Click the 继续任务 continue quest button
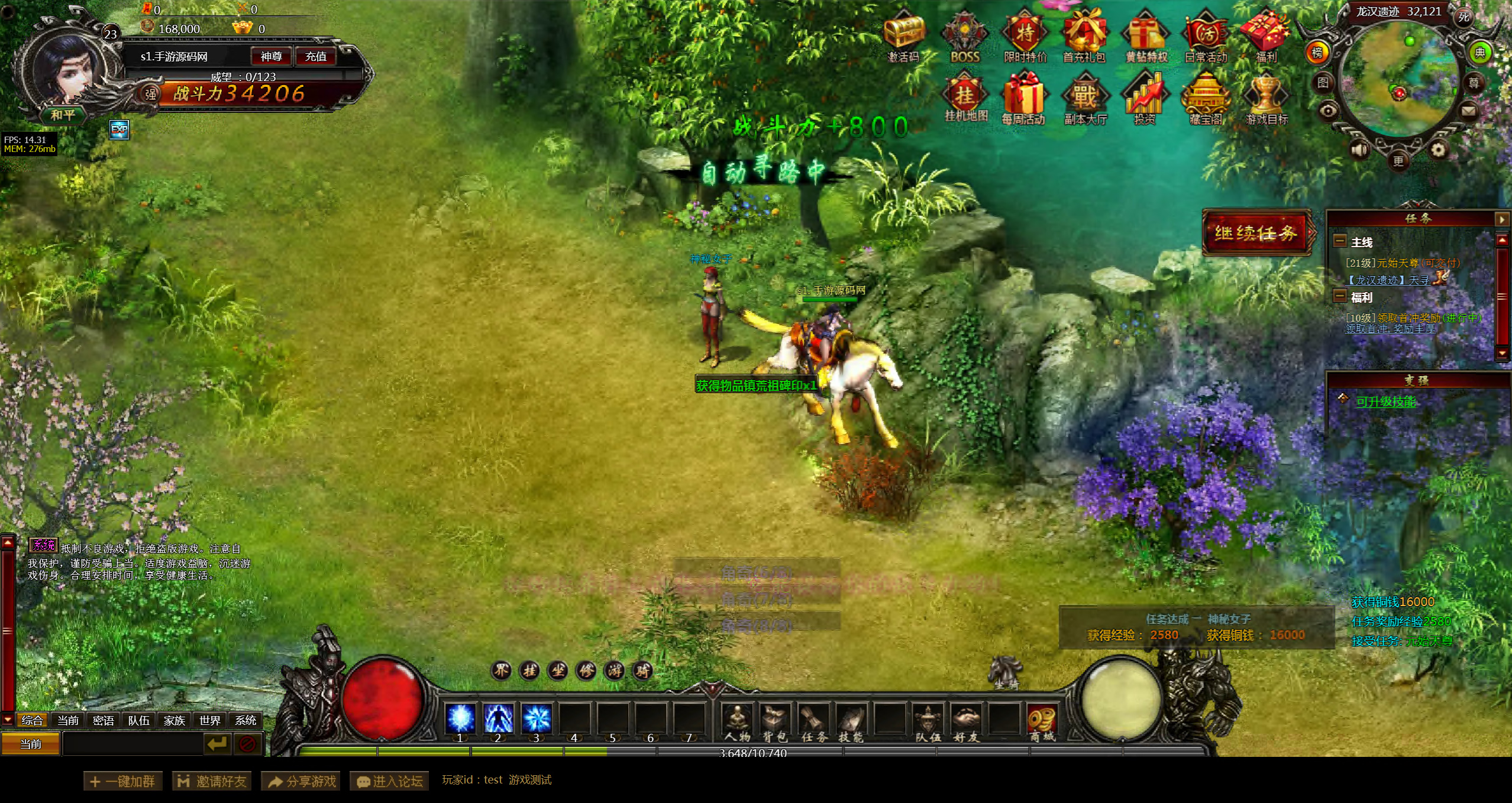Viewport: 1512px width, 803px height. click(1256, 233)
